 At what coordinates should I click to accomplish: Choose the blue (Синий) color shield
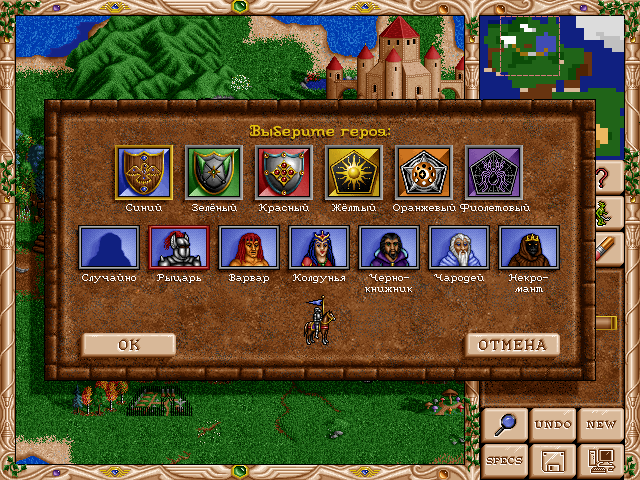click(144, 173)
